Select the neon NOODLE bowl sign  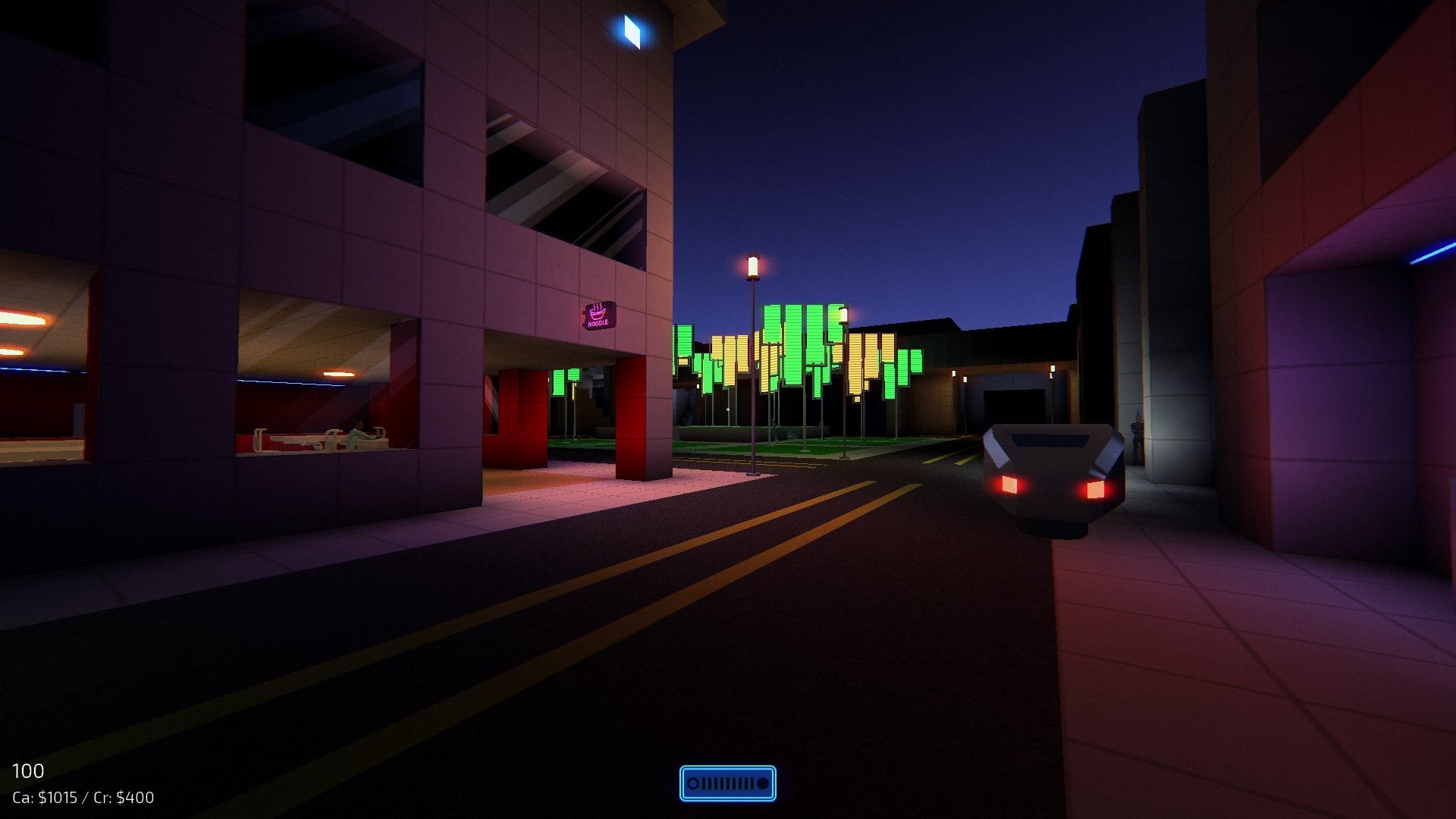coord(599,317)
